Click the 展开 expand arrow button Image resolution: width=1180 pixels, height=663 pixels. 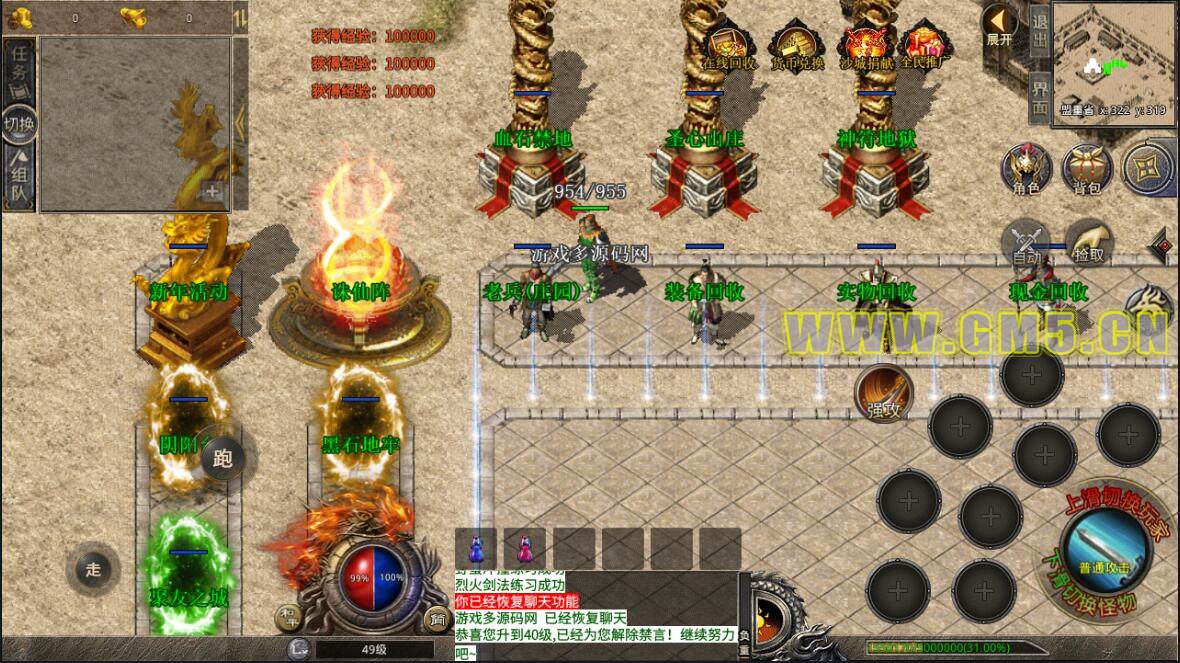pos(999,23)
